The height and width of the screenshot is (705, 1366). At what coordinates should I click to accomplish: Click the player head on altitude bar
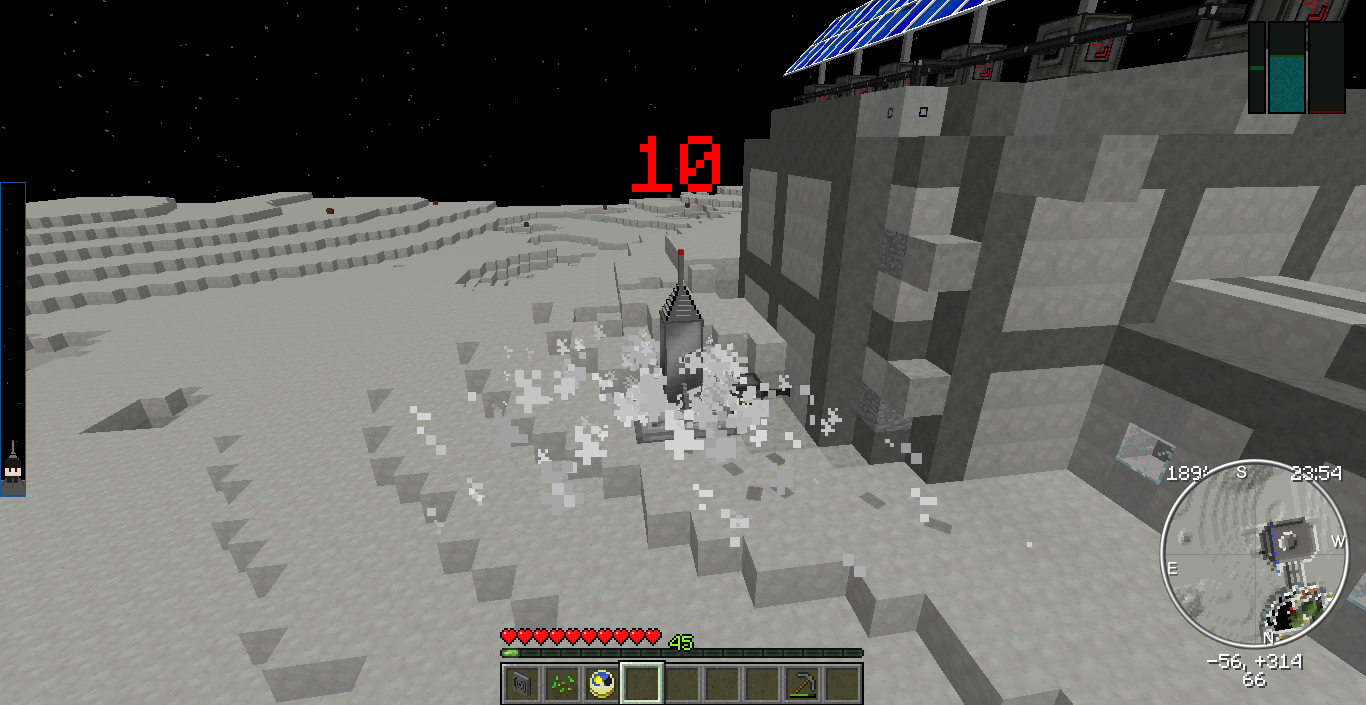(x=13, y=473)
